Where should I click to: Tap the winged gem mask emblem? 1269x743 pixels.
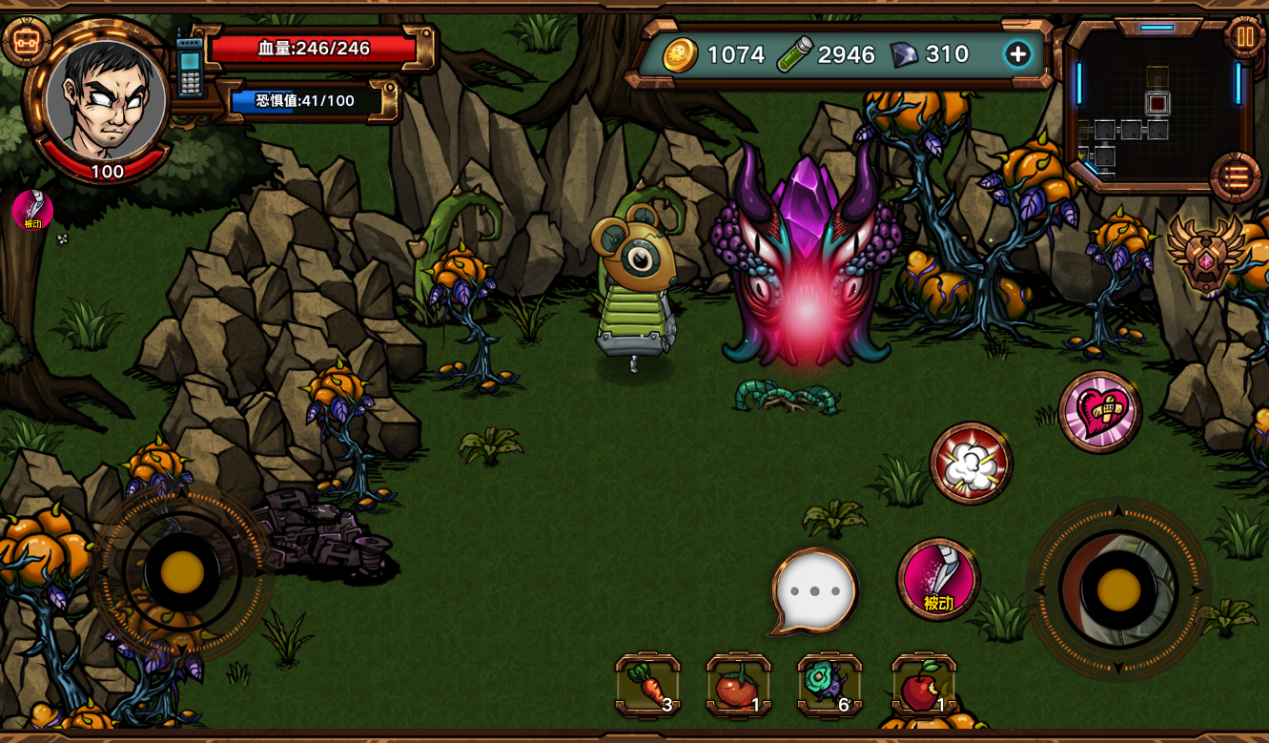1206,255
